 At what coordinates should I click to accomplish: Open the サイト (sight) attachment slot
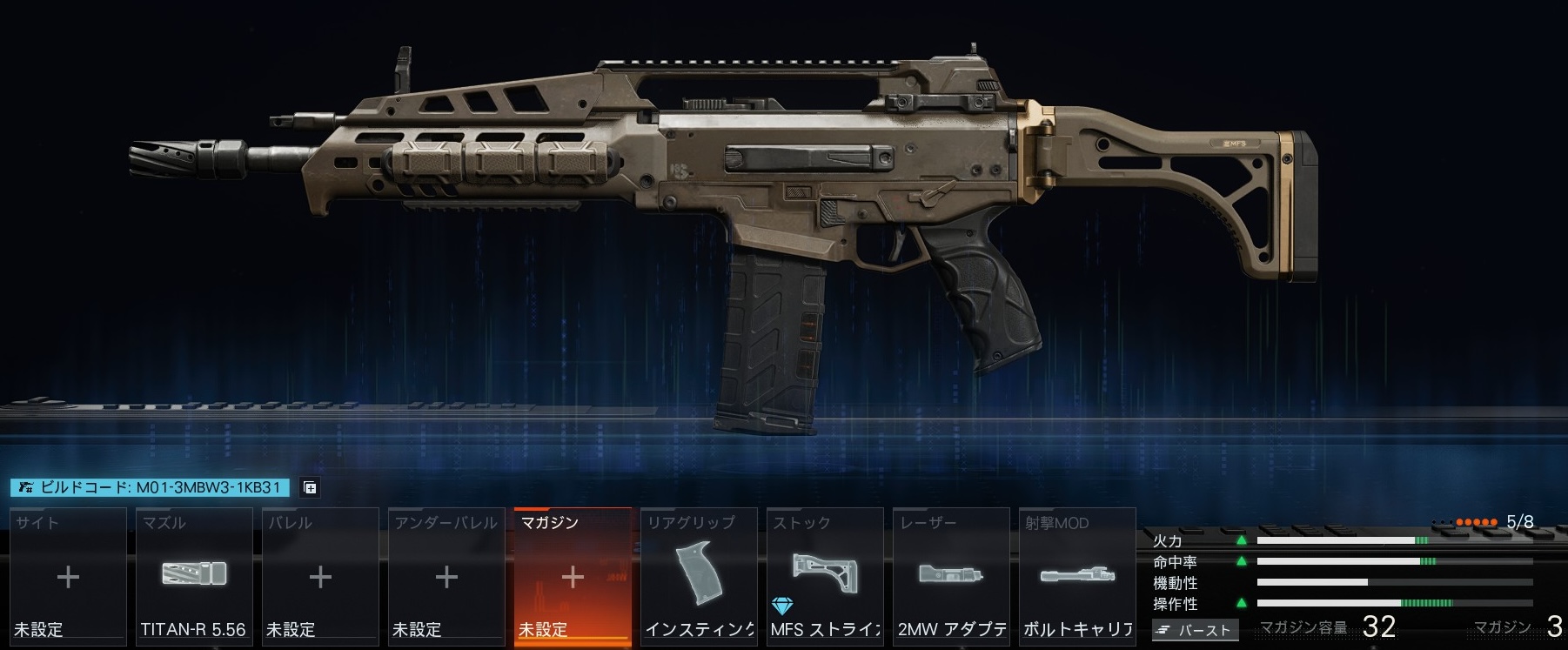(x=68, y=576)
